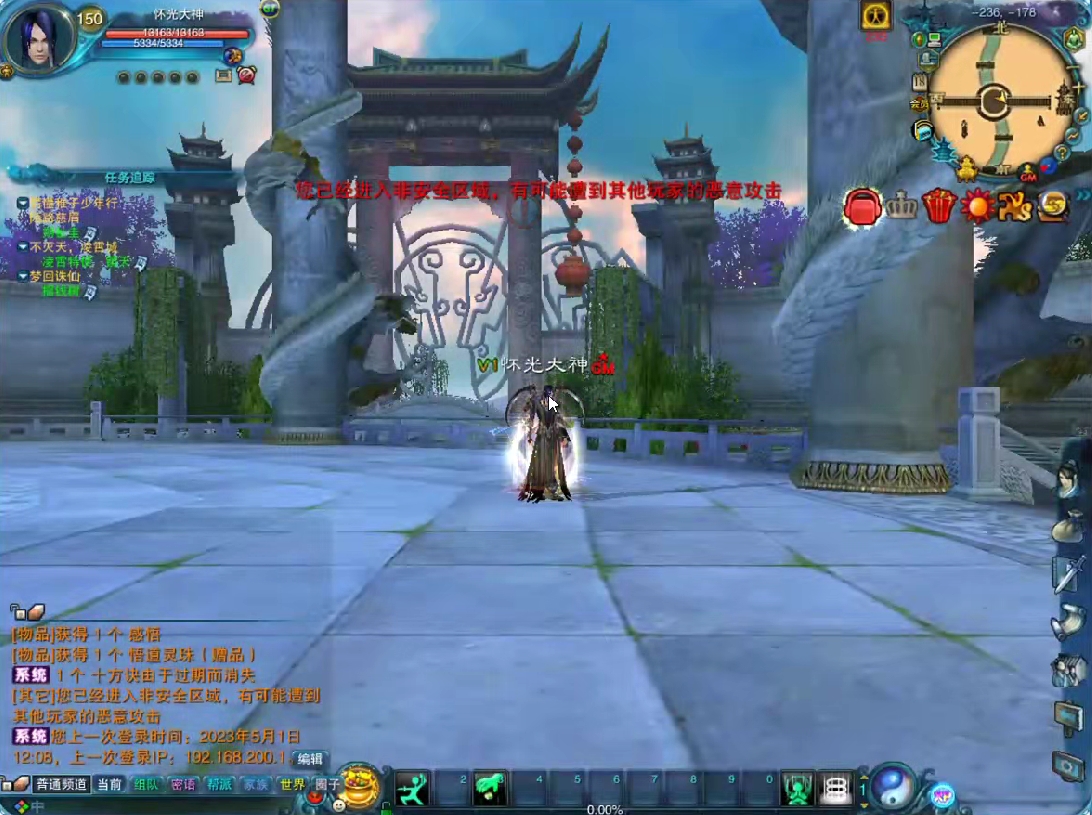Click the yellow human figure icon
Viewport: 1092px width, 815px height.
click(x=876, y=16)
